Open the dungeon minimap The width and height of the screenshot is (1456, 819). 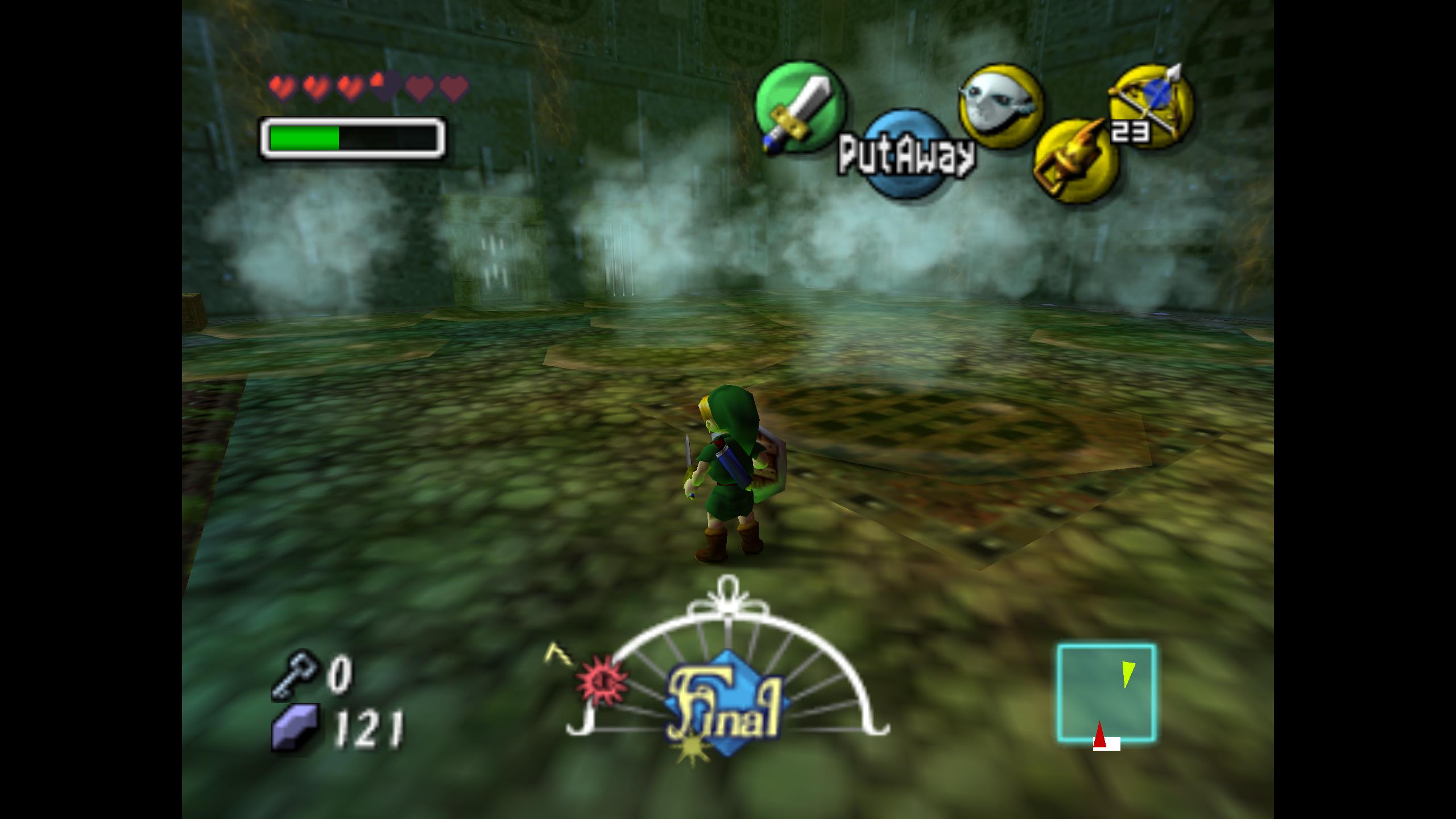(x=1106, y=693)
